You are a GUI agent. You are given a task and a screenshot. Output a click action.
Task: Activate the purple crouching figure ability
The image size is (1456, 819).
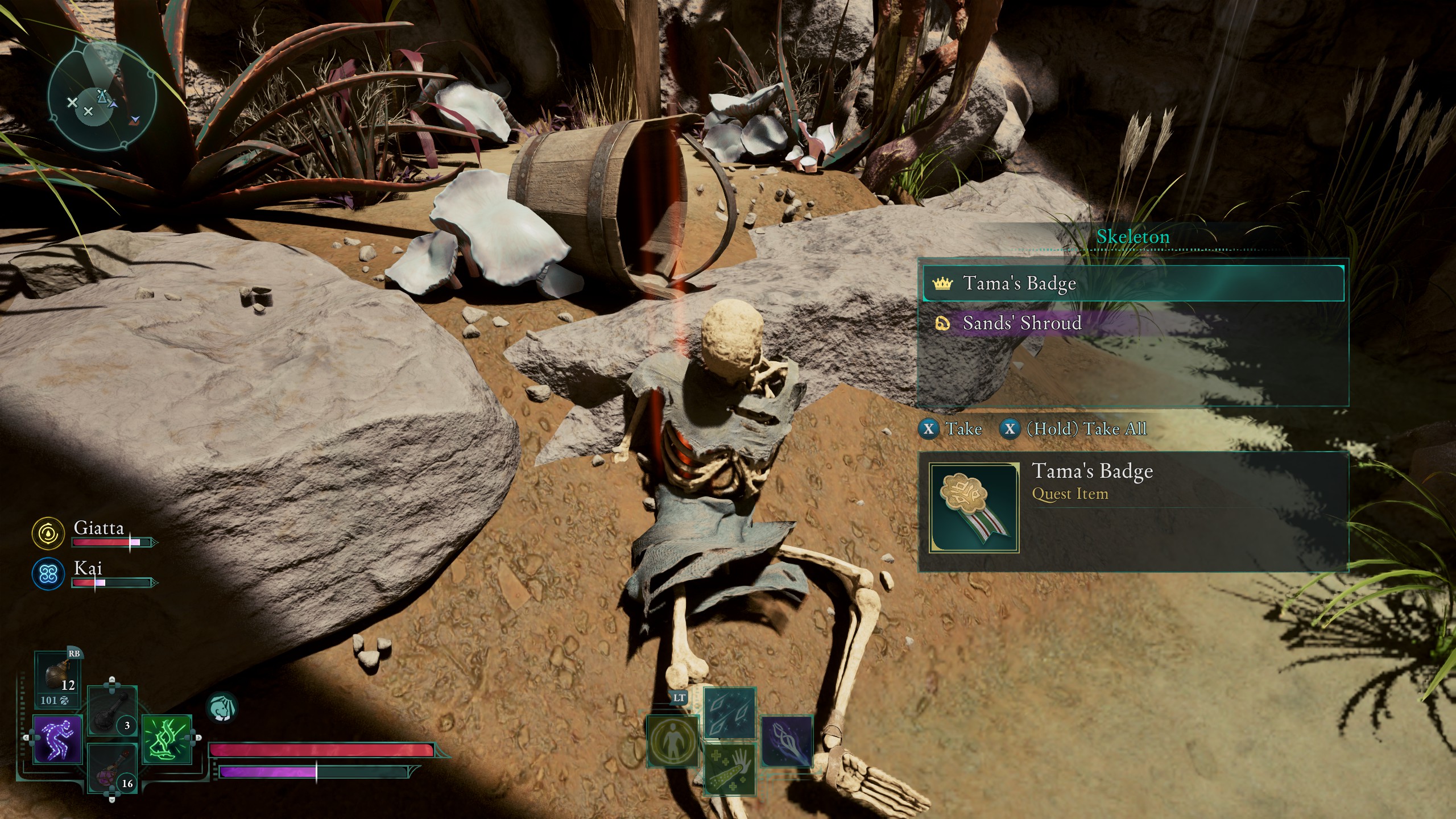coord(57,739)
